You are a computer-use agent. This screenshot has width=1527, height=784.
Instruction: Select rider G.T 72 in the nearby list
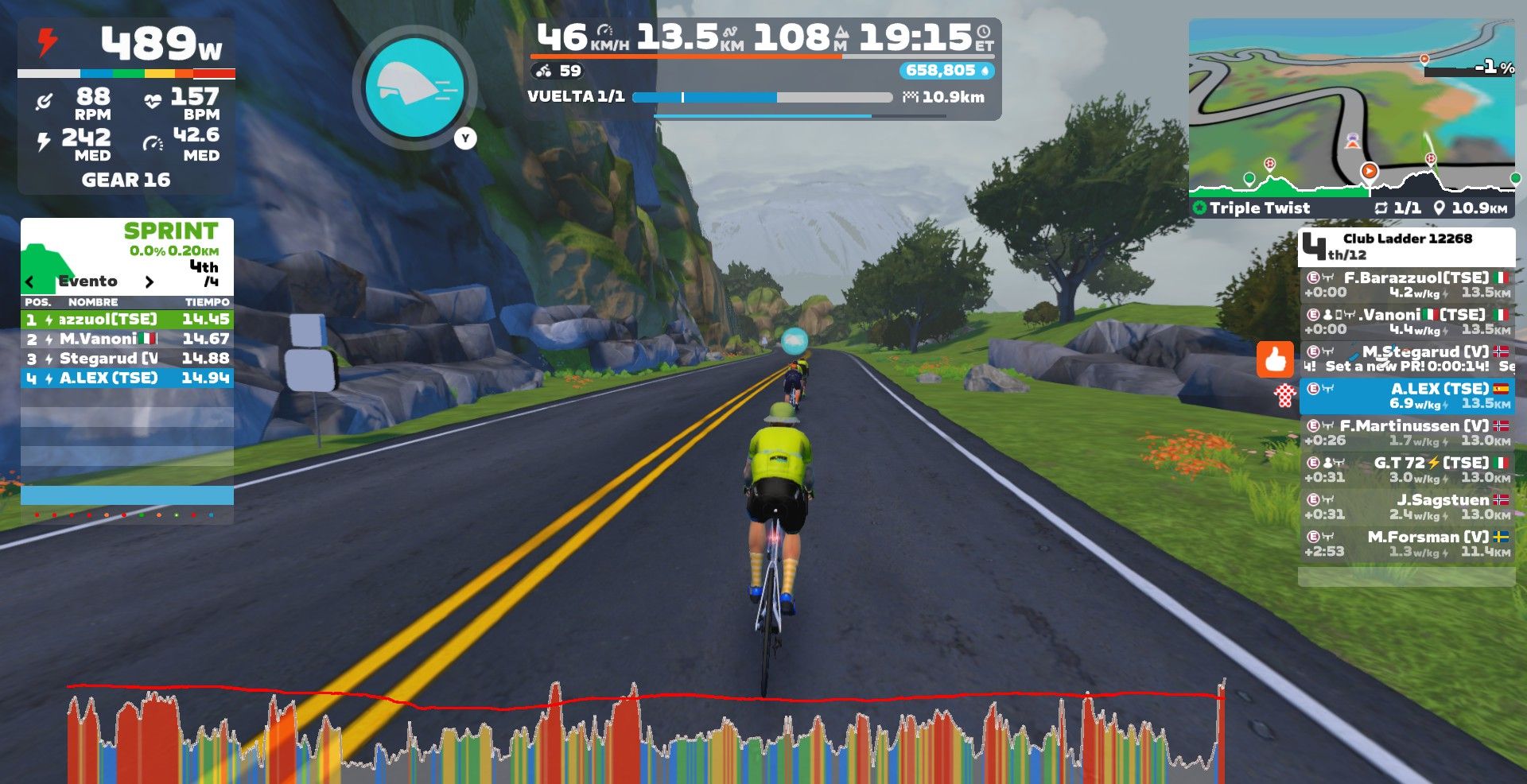pos(1406,470)
